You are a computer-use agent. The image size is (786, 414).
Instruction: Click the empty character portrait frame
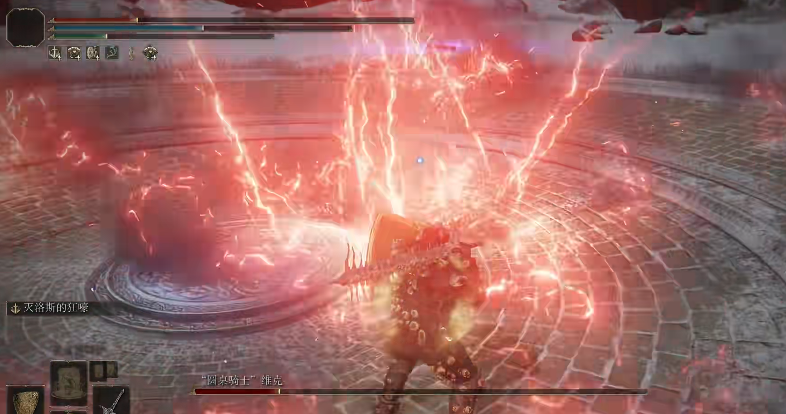point(25,27)
